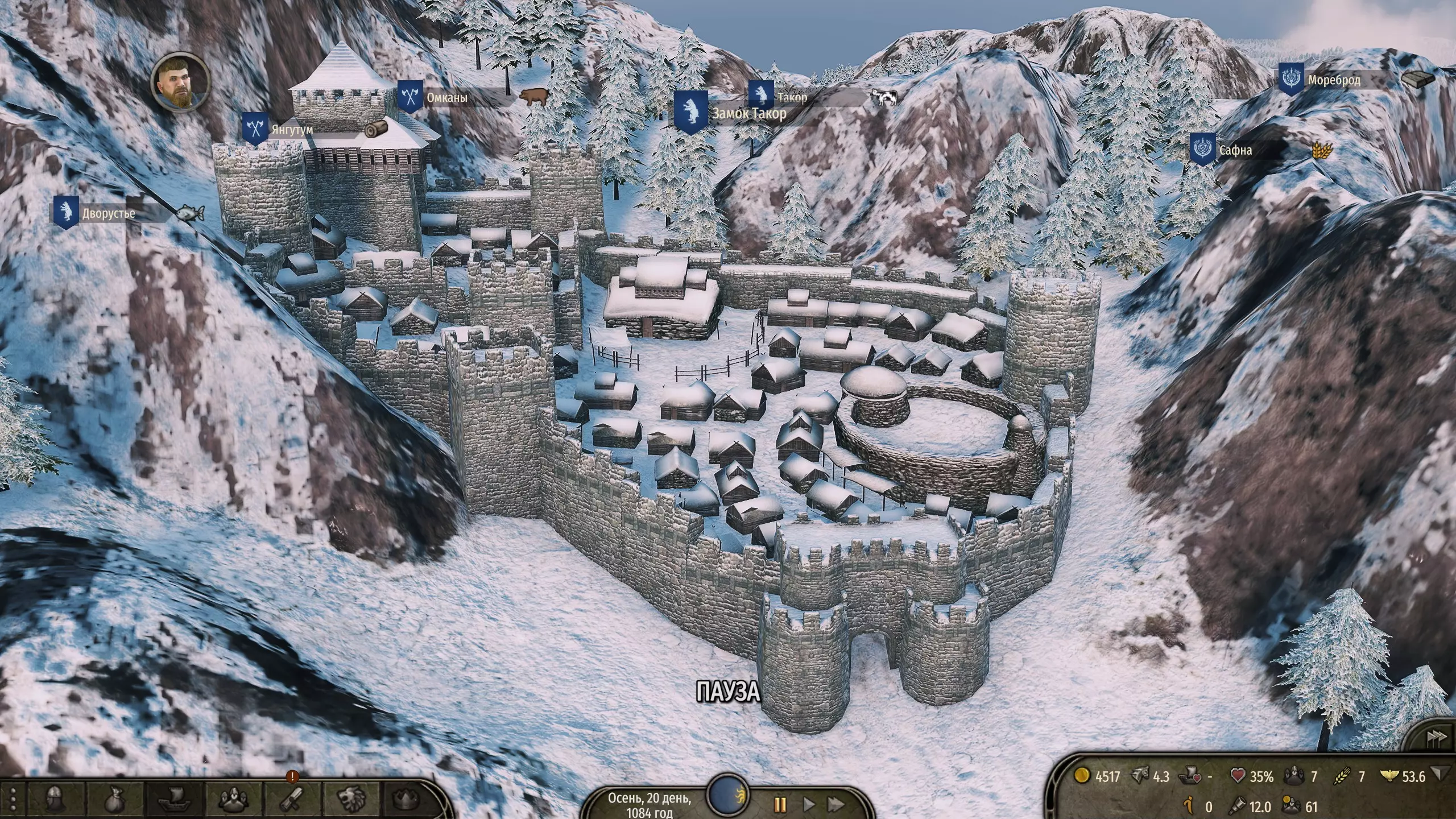Open the kingdom crown screen
The image size is (1456, 819).
coord(409,799)
